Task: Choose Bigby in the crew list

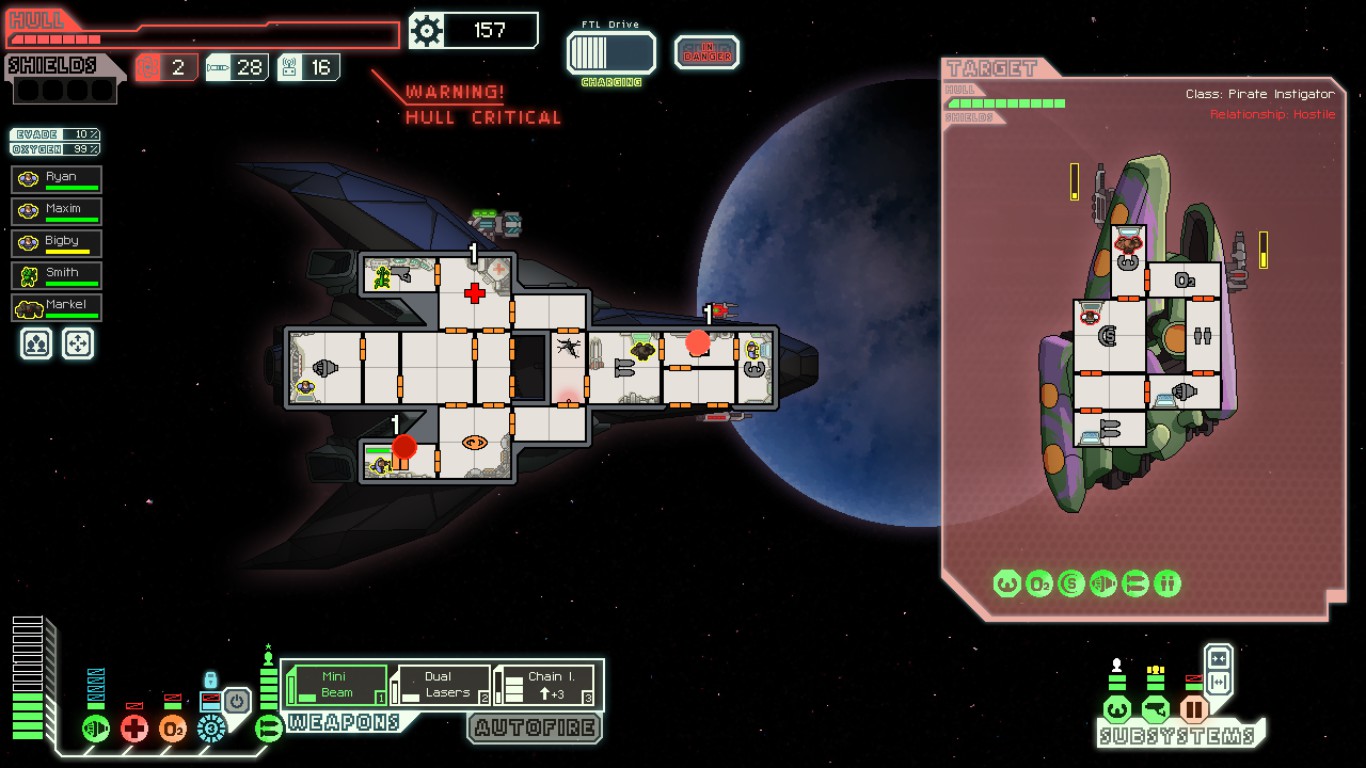Action: pyautogui.click(x=57, y=244)
